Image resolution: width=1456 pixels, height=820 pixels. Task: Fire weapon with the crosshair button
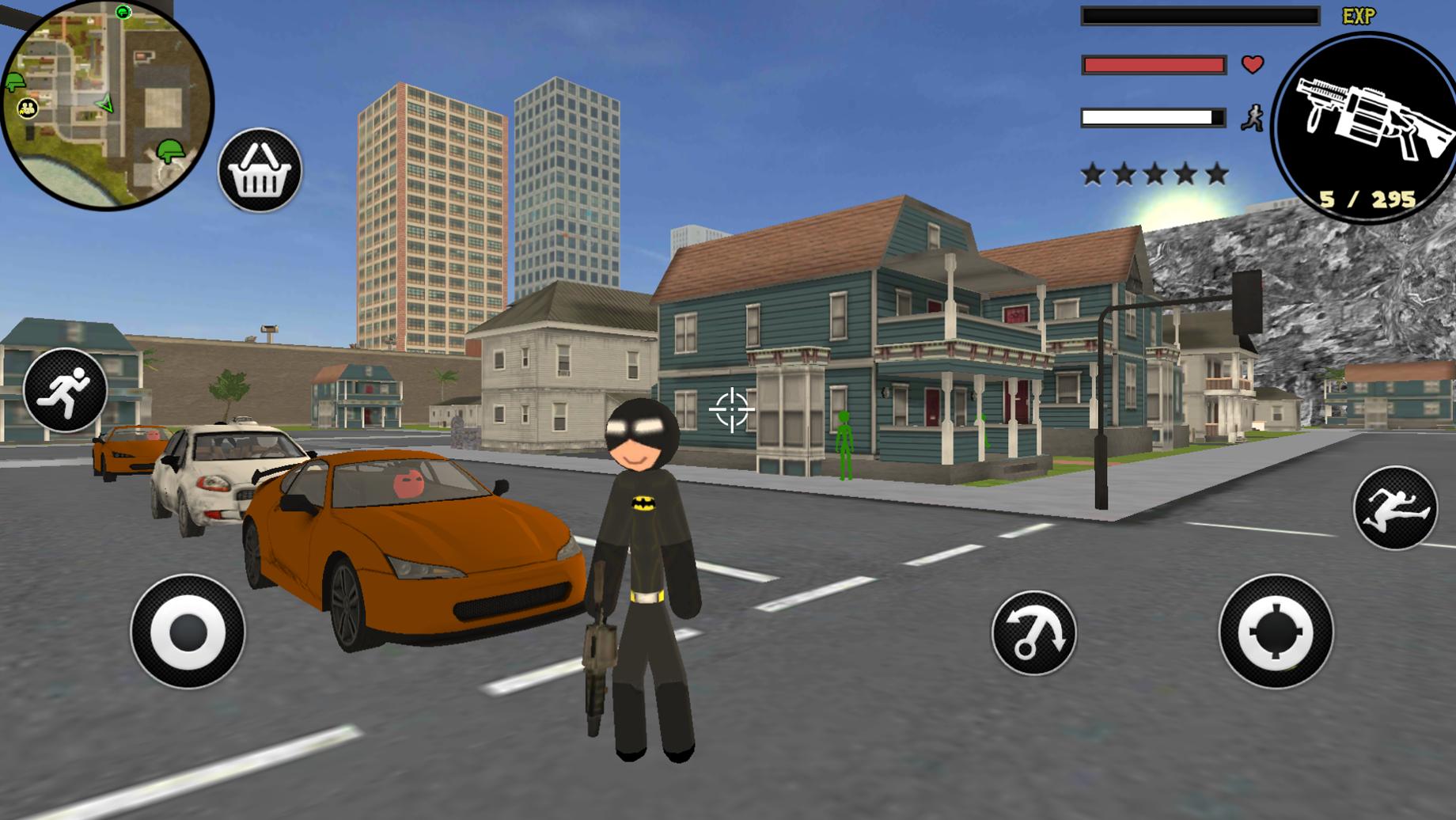(x=1276, y=632)
